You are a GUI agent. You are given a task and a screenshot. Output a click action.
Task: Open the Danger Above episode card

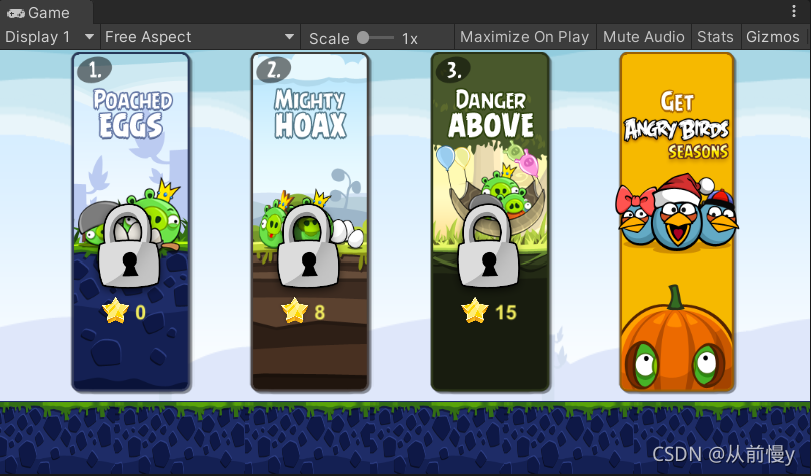pos(490,222)
